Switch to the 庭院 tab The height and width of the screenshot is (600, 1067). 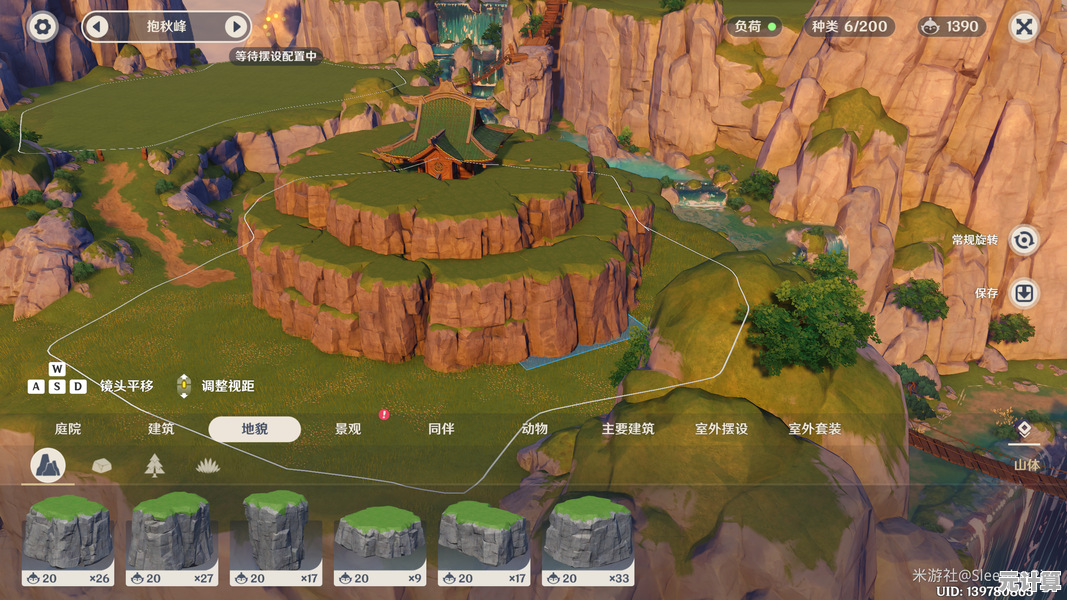tap(68, 429)
